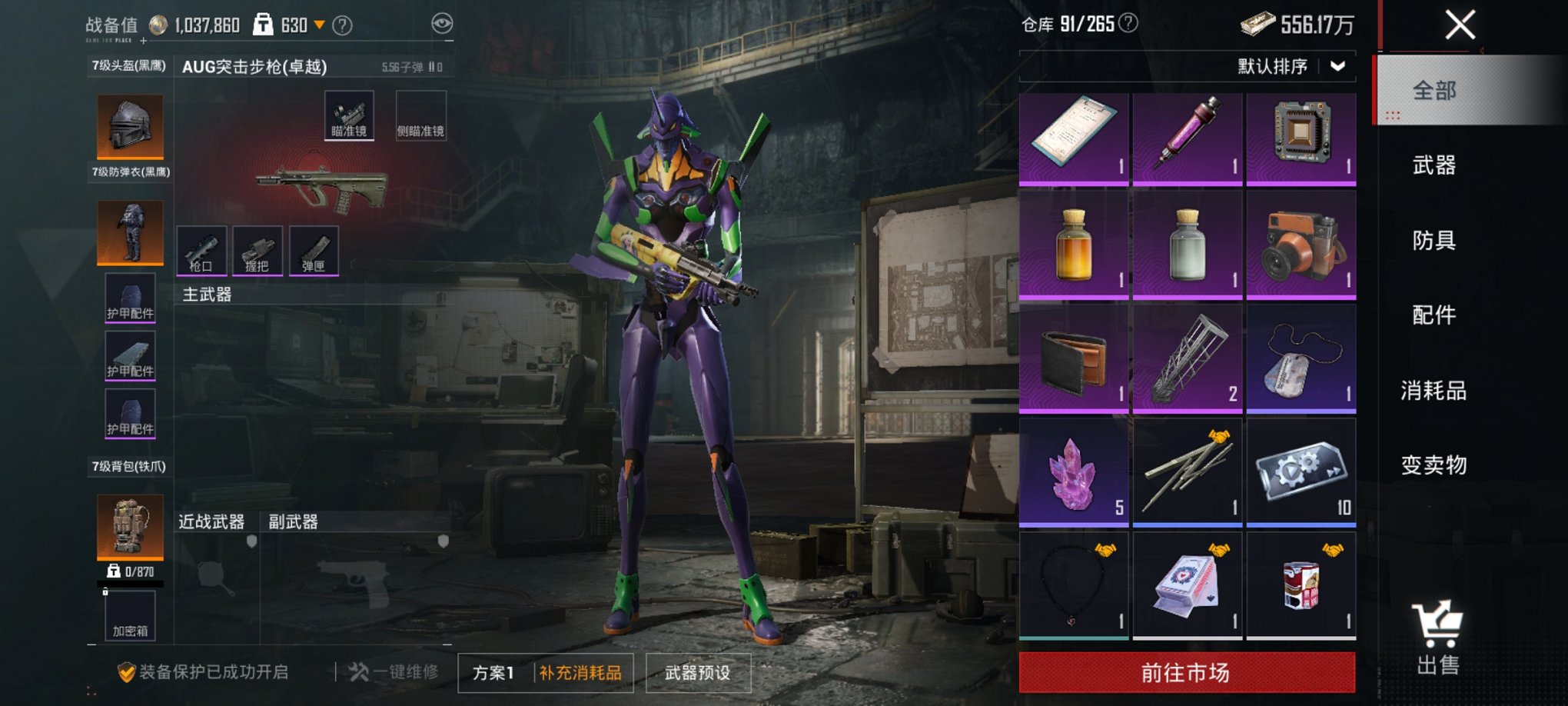Close the loadout screen with the X
The image size is (1568, 706).
[1459, 25]
